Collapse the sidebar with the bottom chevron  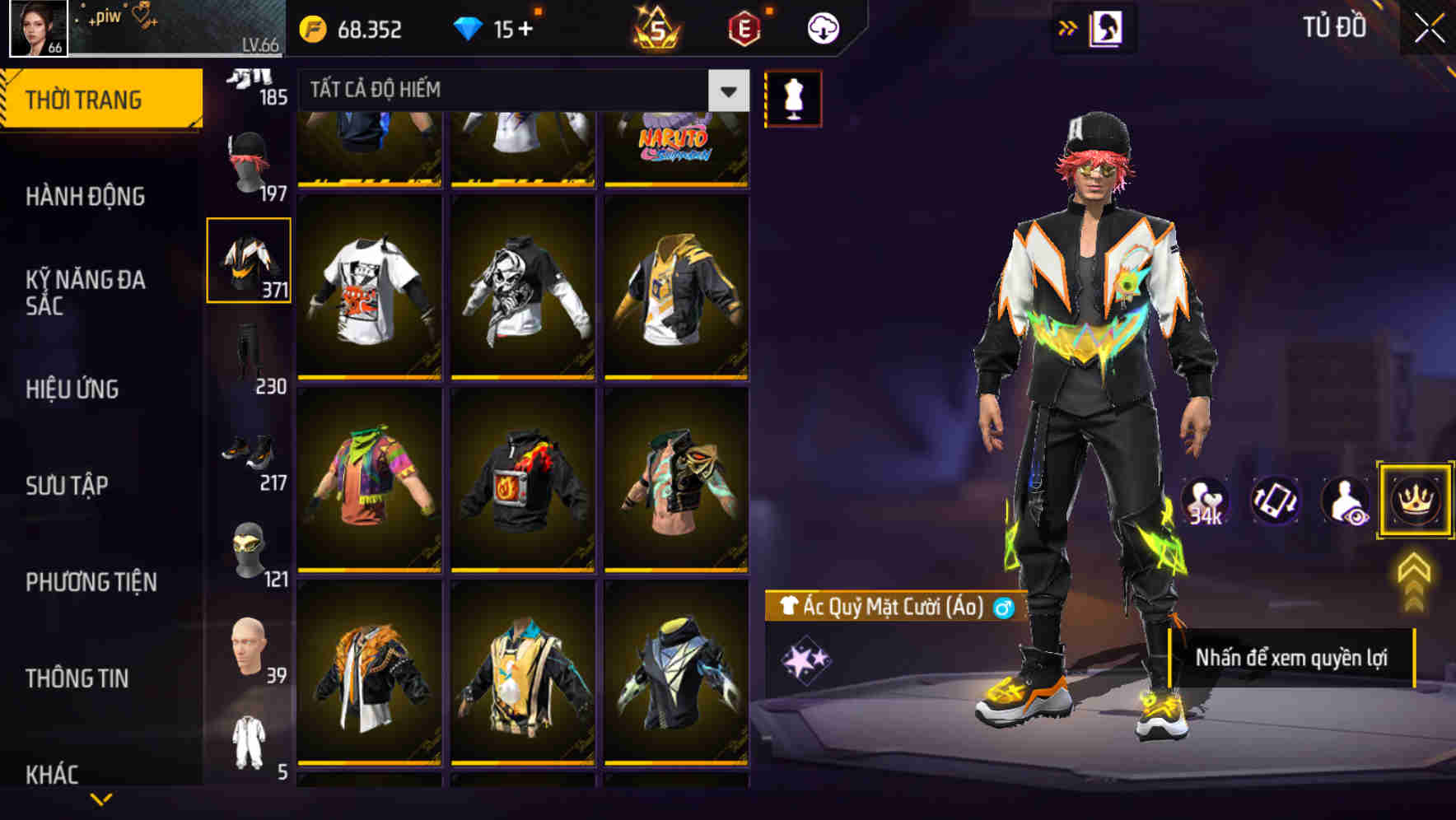pos(103,799)
